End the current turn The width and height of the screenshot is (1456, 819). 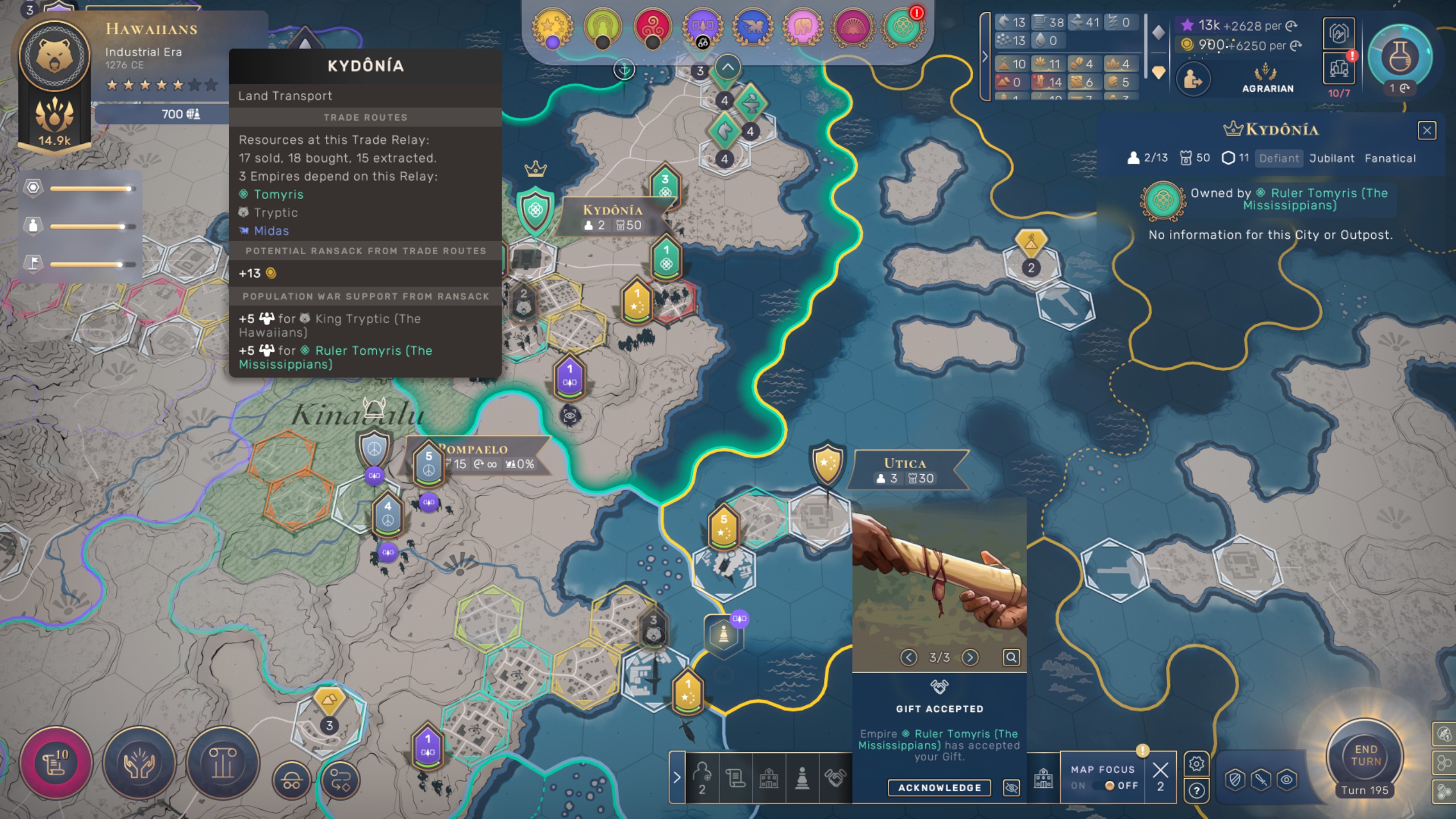click(1365, 755)
